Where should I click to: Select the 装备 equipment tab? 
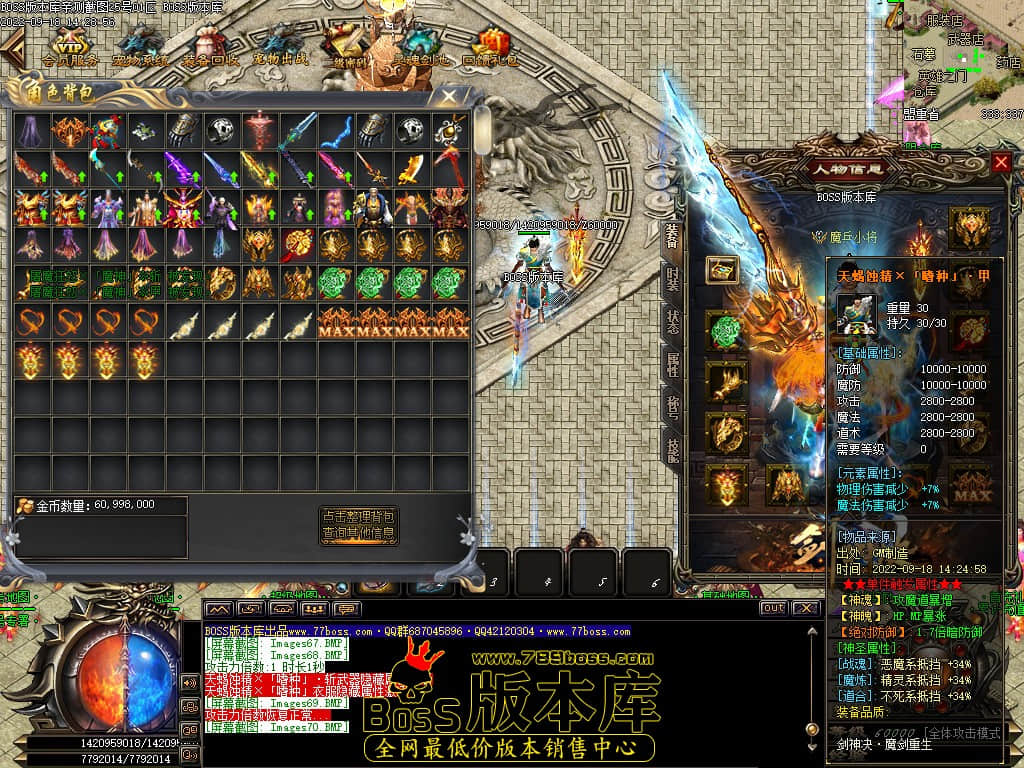point(673,234)
